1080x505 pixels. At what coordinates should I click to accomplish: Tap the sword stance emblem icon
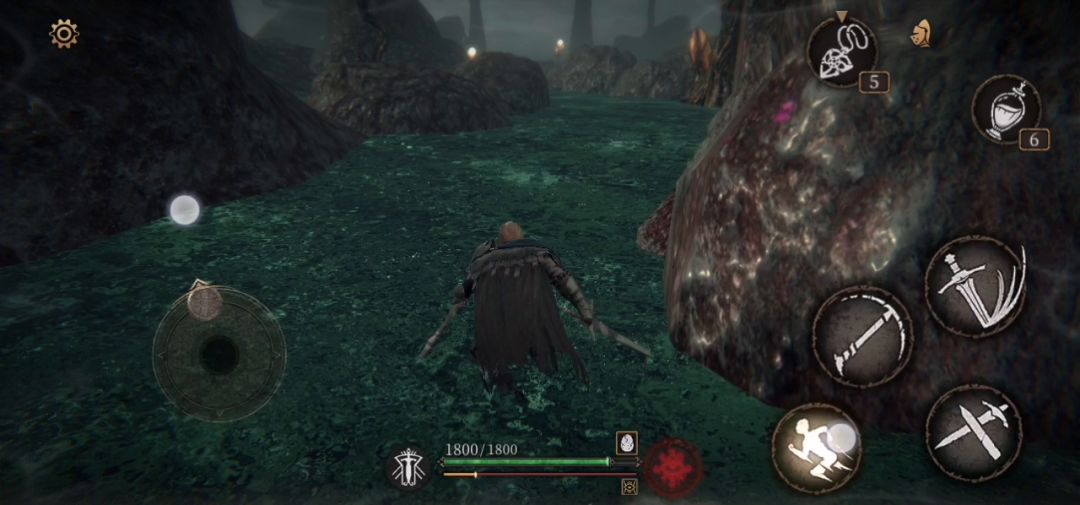coord(409,467)
